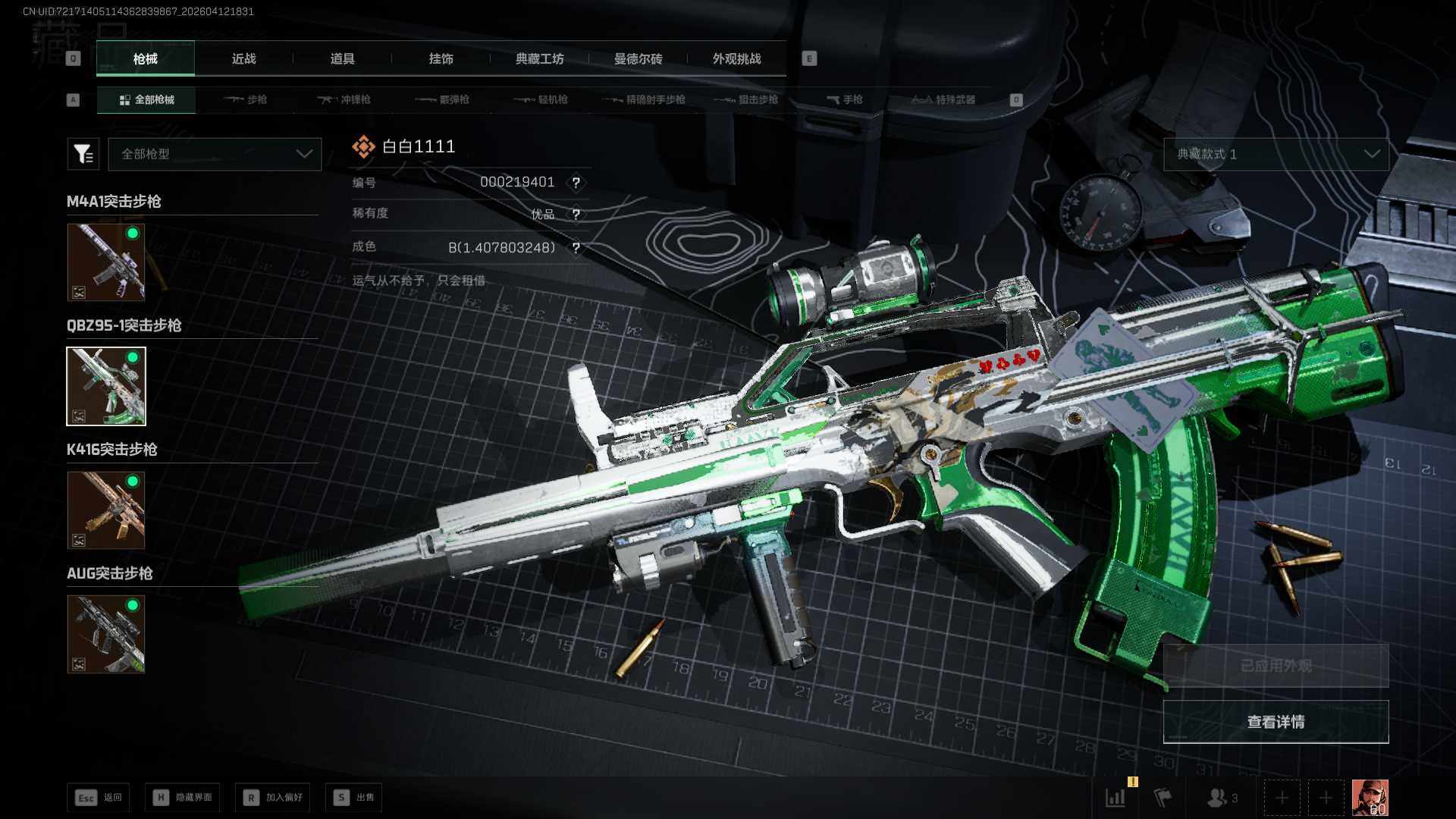Return with the 返回 back button

pyautogui.click(x=99, y=797)
